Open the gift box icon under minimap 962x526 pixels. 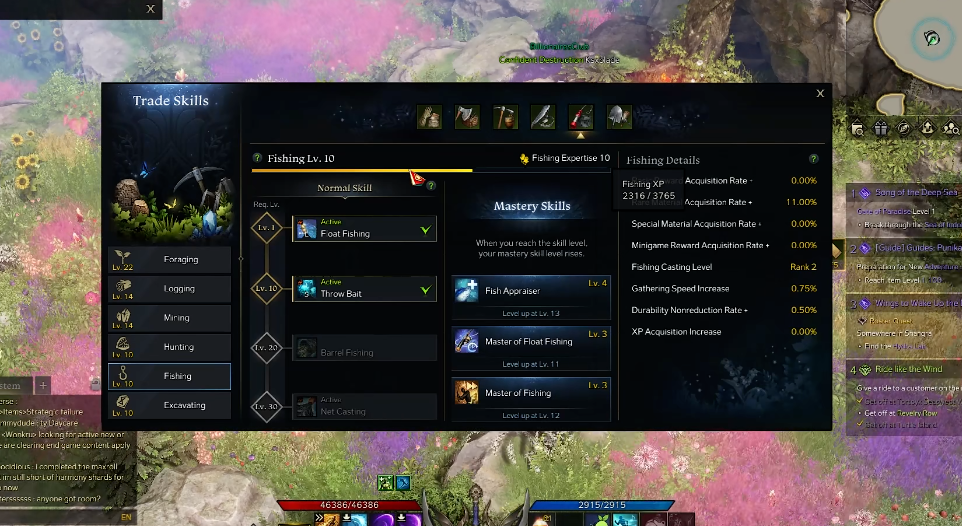(x=881, y=128)
